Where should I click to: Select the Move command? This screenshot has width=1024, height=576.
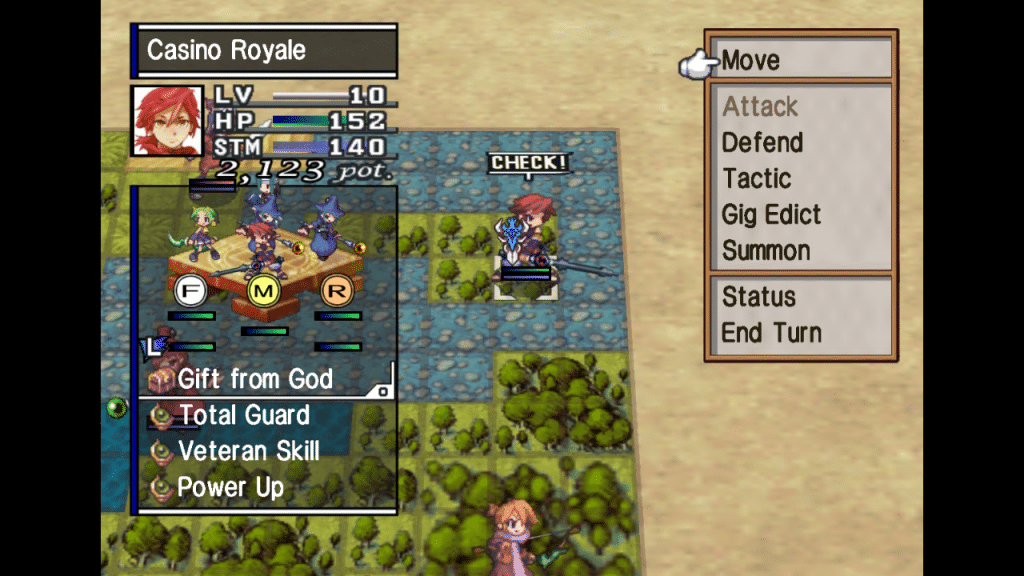click(751, 61)
